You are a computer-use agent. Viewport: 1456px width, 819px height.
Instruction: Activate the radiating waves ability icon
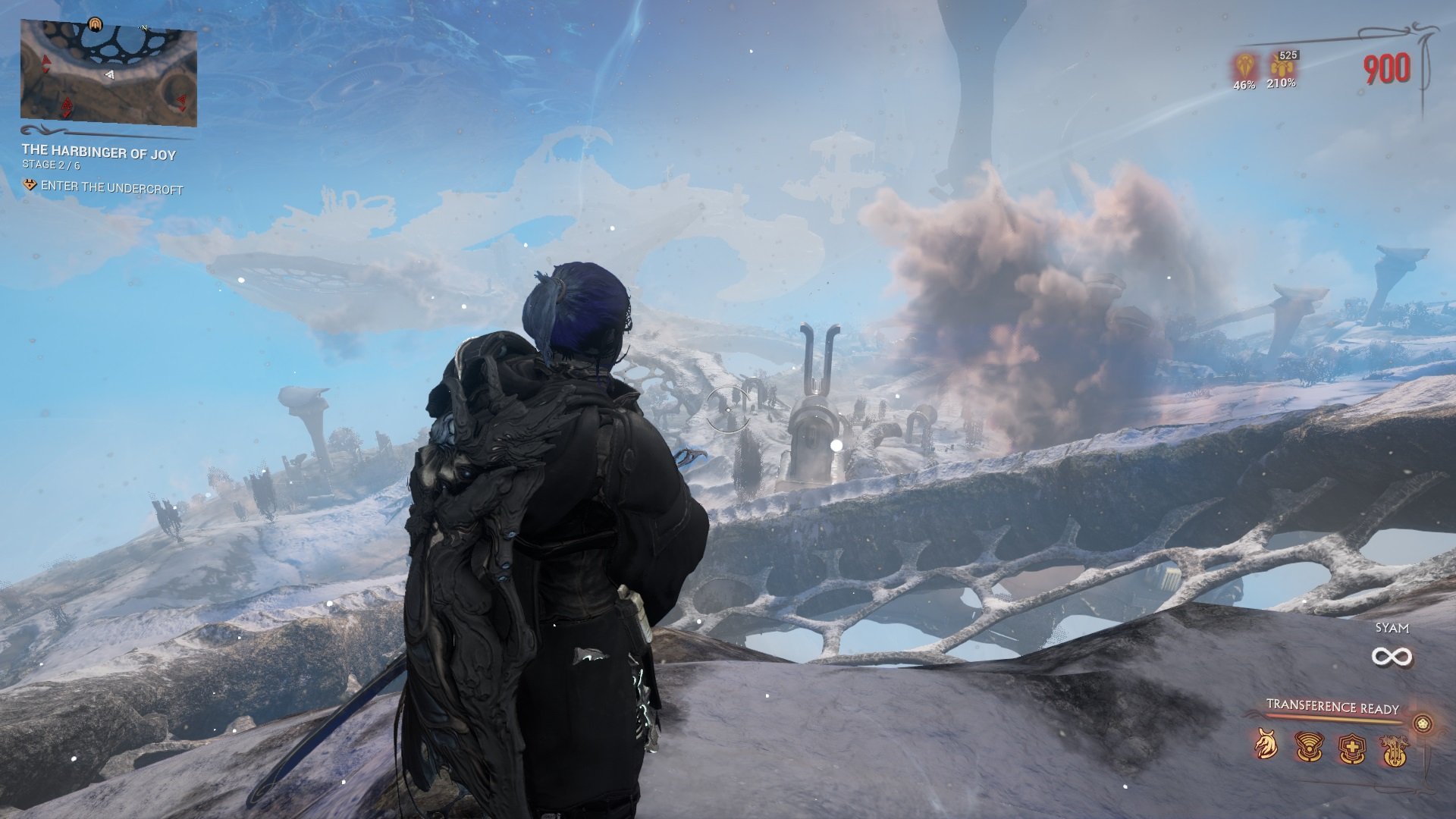[x=1307, y=747]
